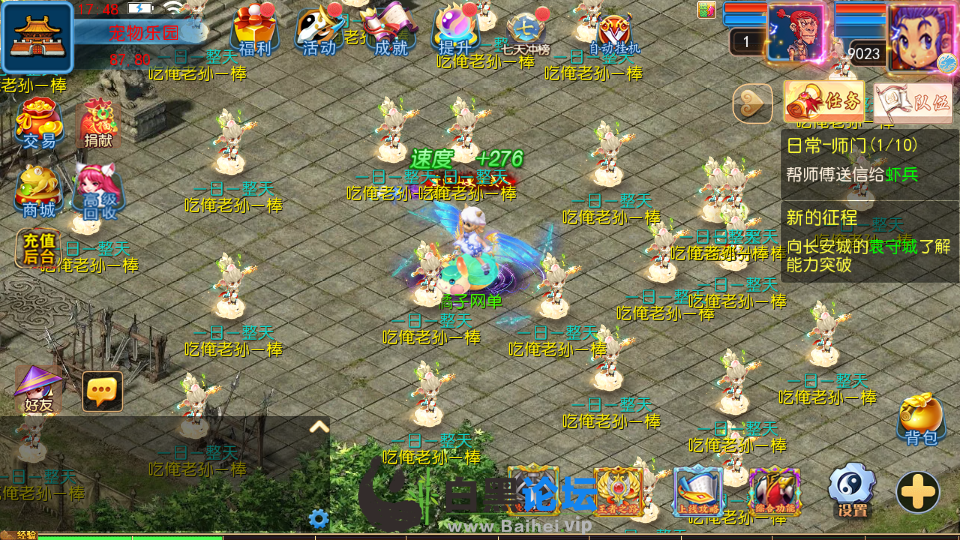Screen dimensions: 960x540
Task: Open the 上线攻略 login guide icon
Action: pyautogui.click(x=697, y=492)
